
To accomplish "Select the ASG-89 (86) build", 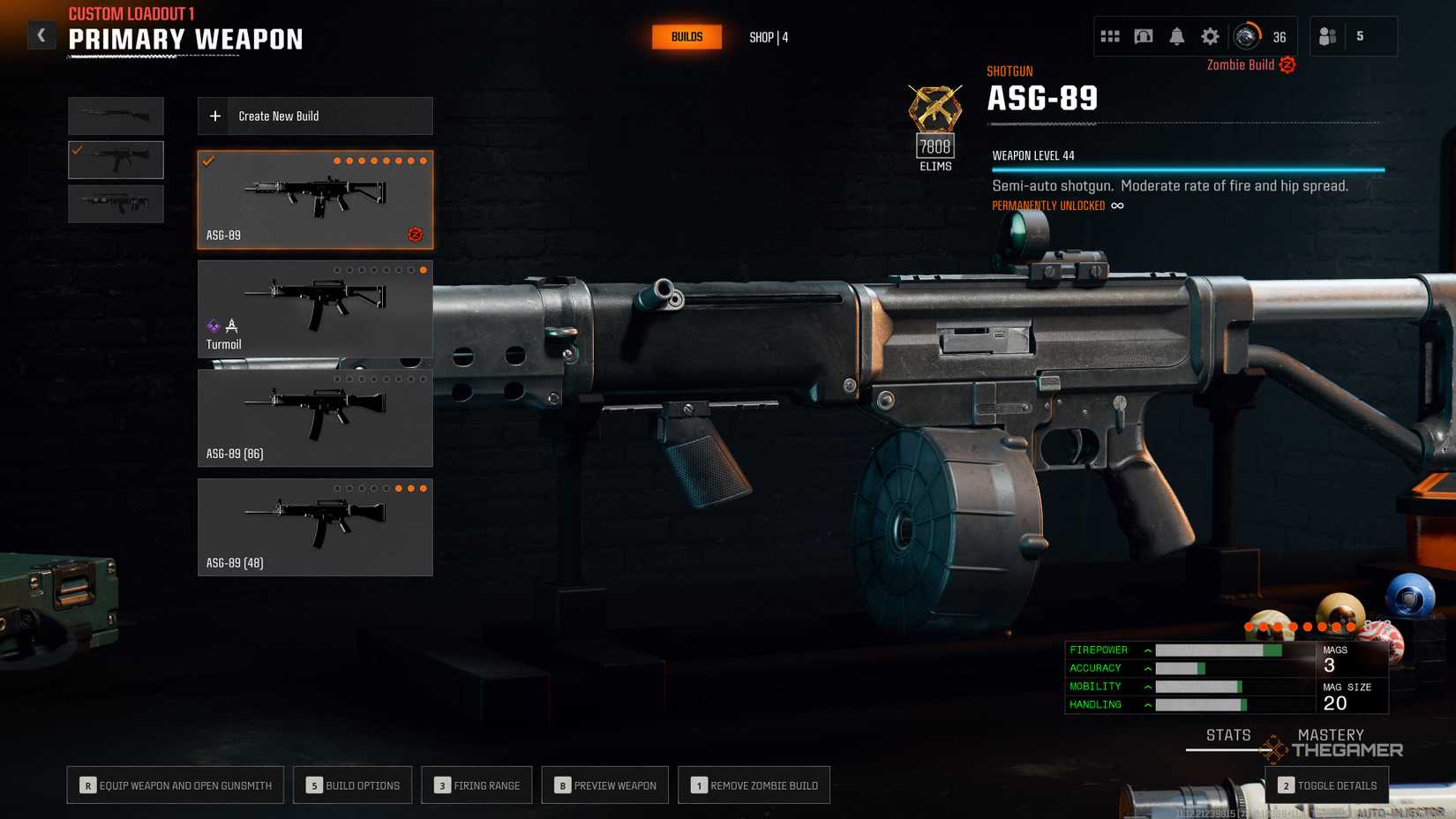I will tap(315, 417).
